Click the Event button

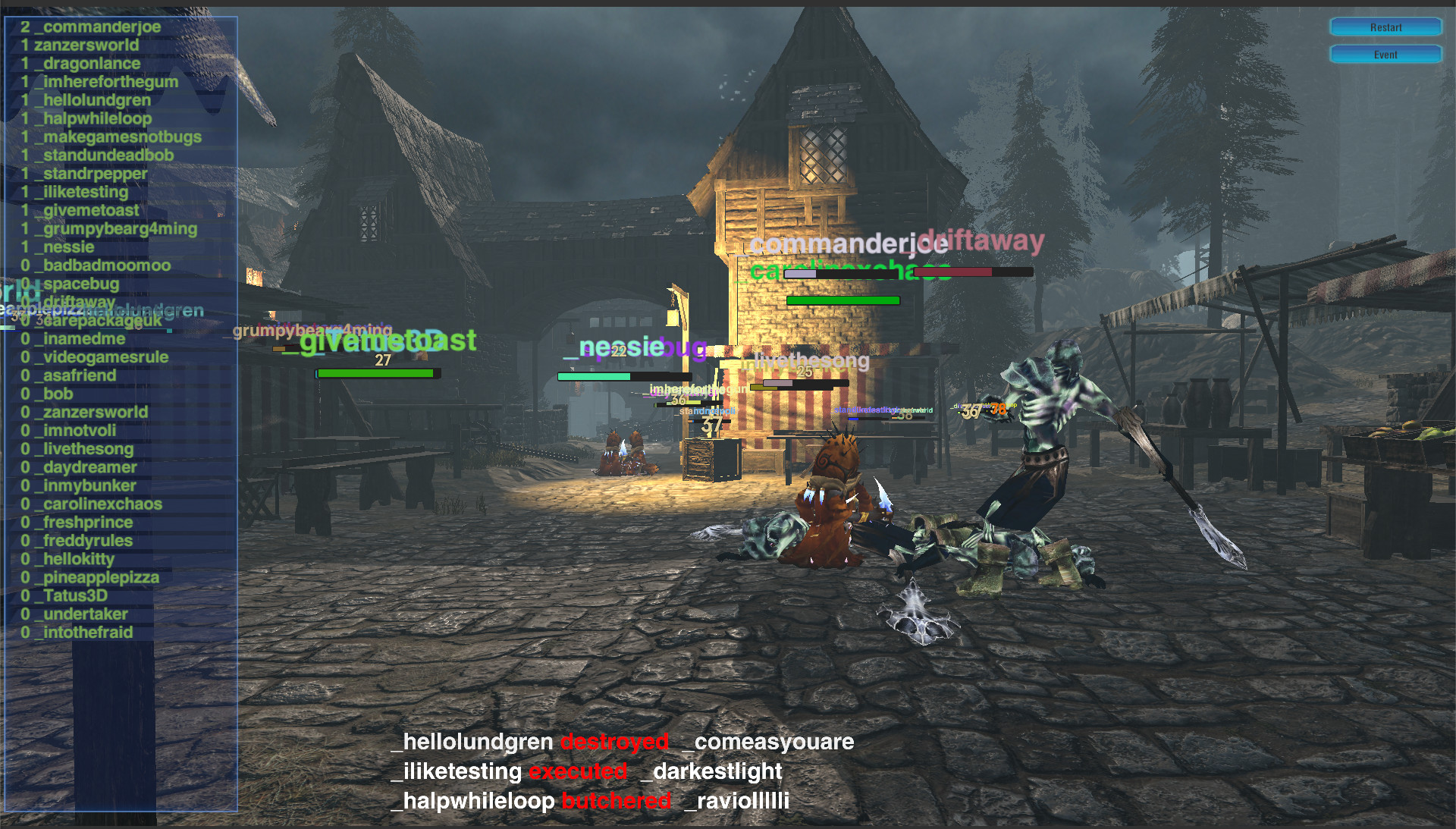click(x=1385, y=54)
